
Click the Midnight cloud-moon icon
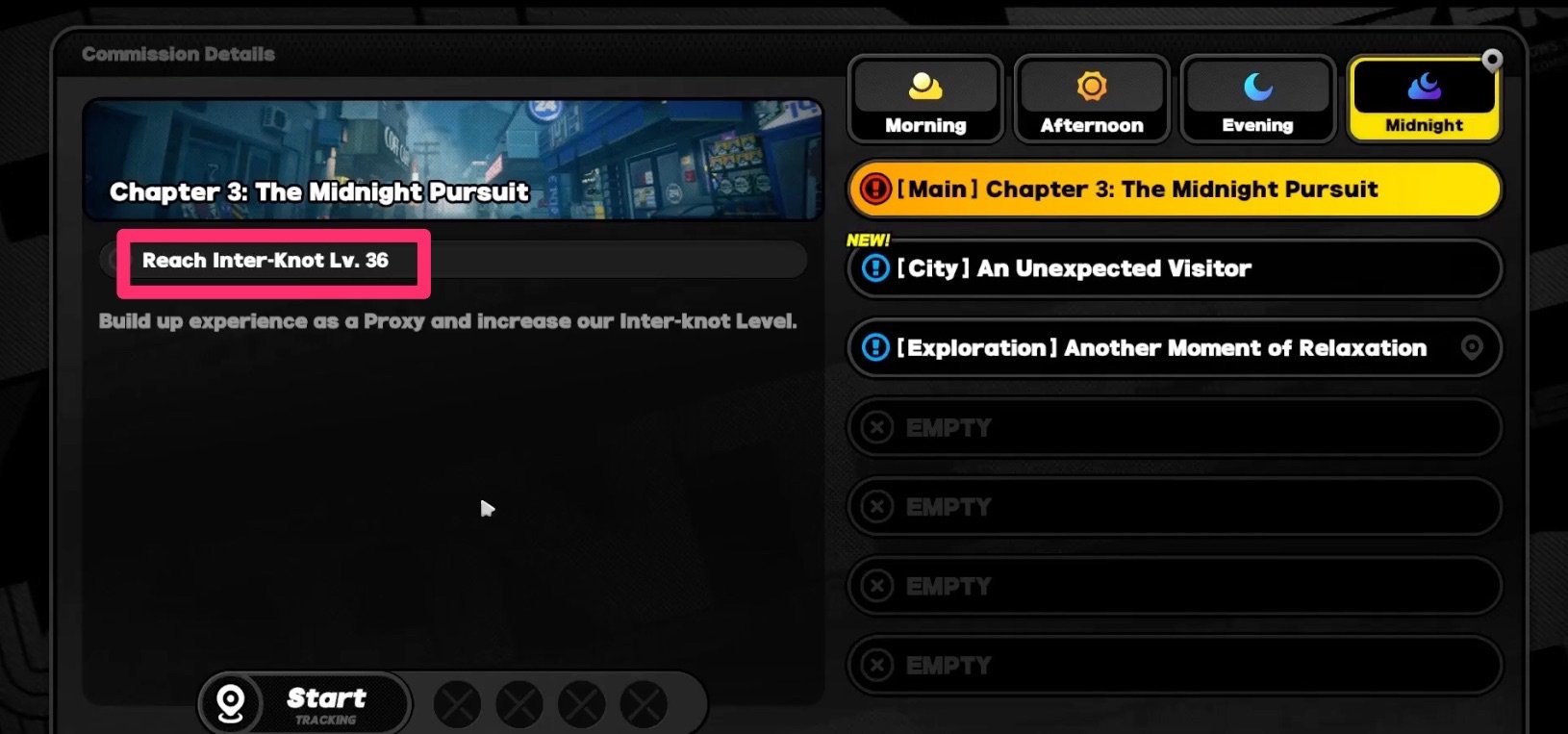click(1423, 88)
